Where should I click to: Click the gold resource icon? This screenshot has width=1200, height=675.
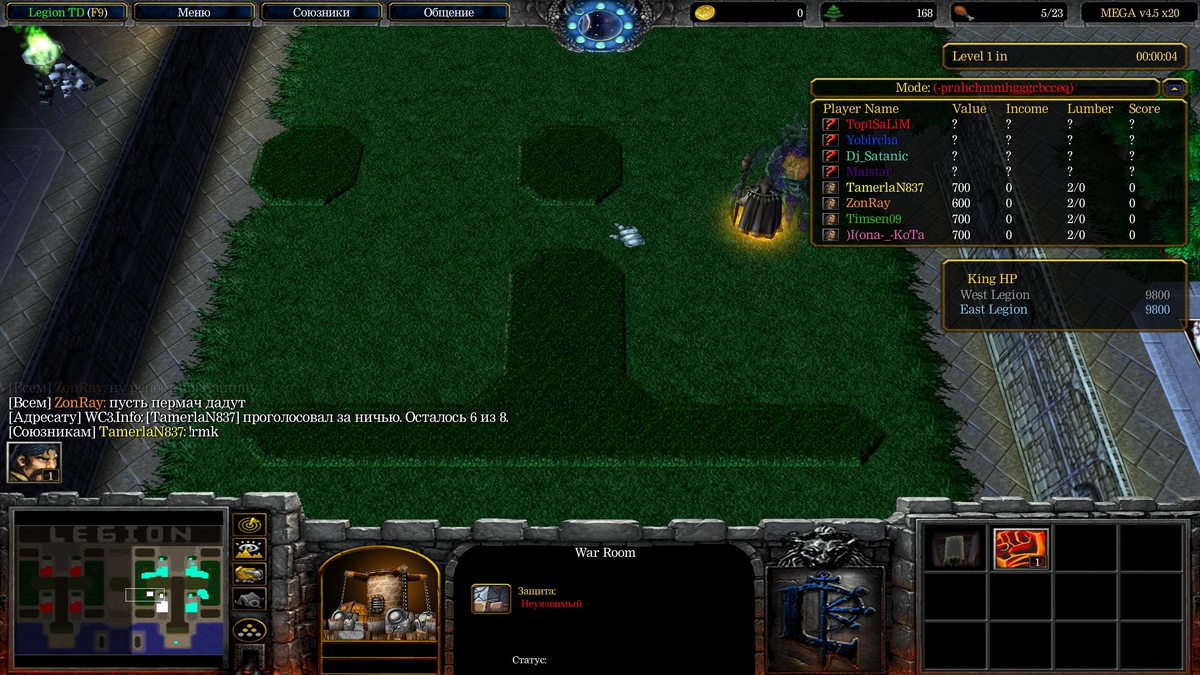(705, 13)
